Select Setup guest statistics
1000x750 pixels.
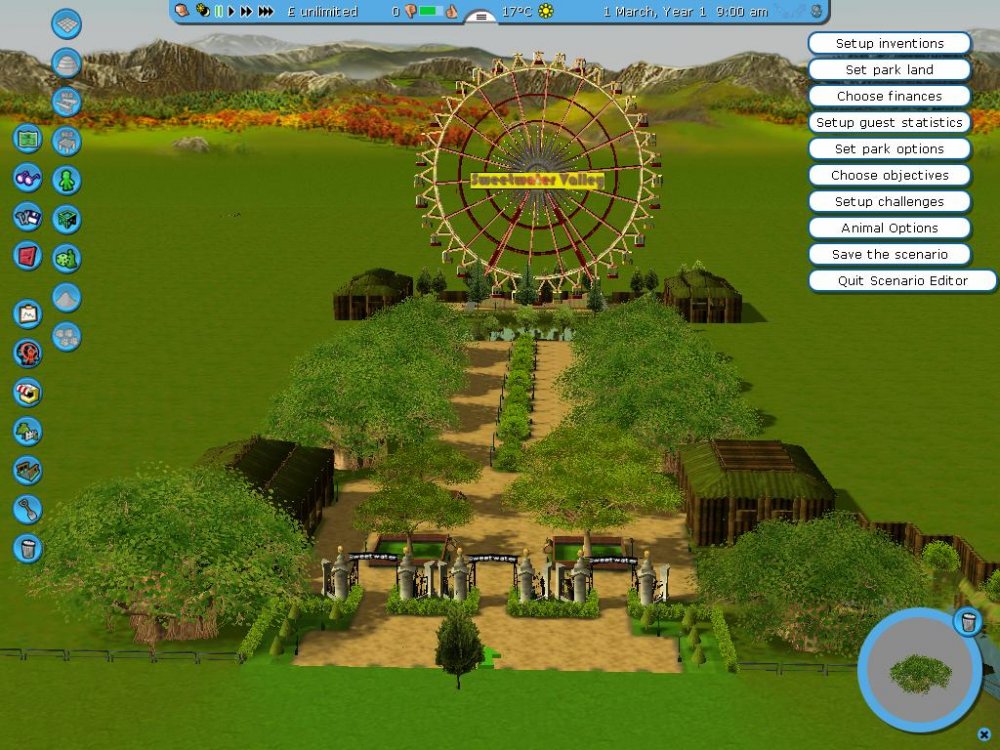click(889, 123)
